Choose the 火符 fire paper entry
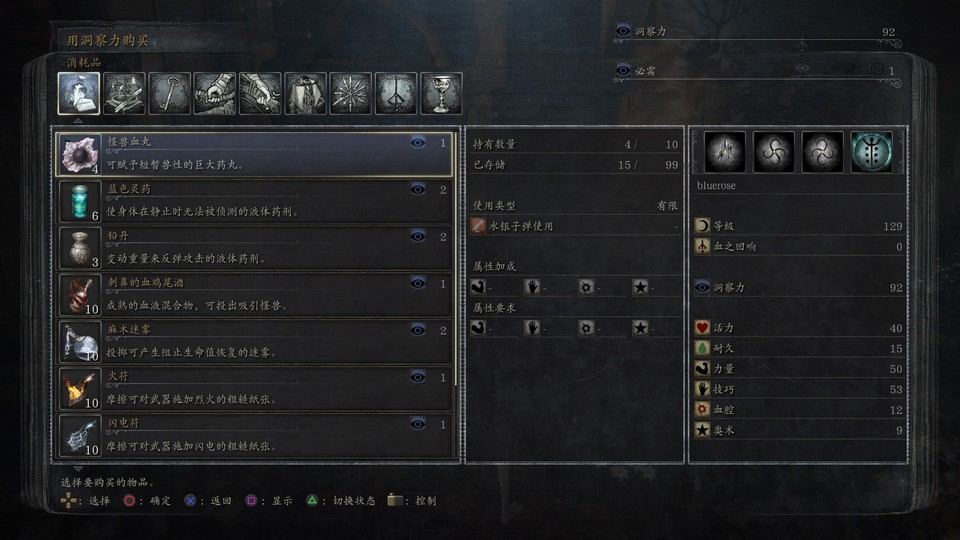The width and height of the screenshot is (960, 540). tap(255, 389)
